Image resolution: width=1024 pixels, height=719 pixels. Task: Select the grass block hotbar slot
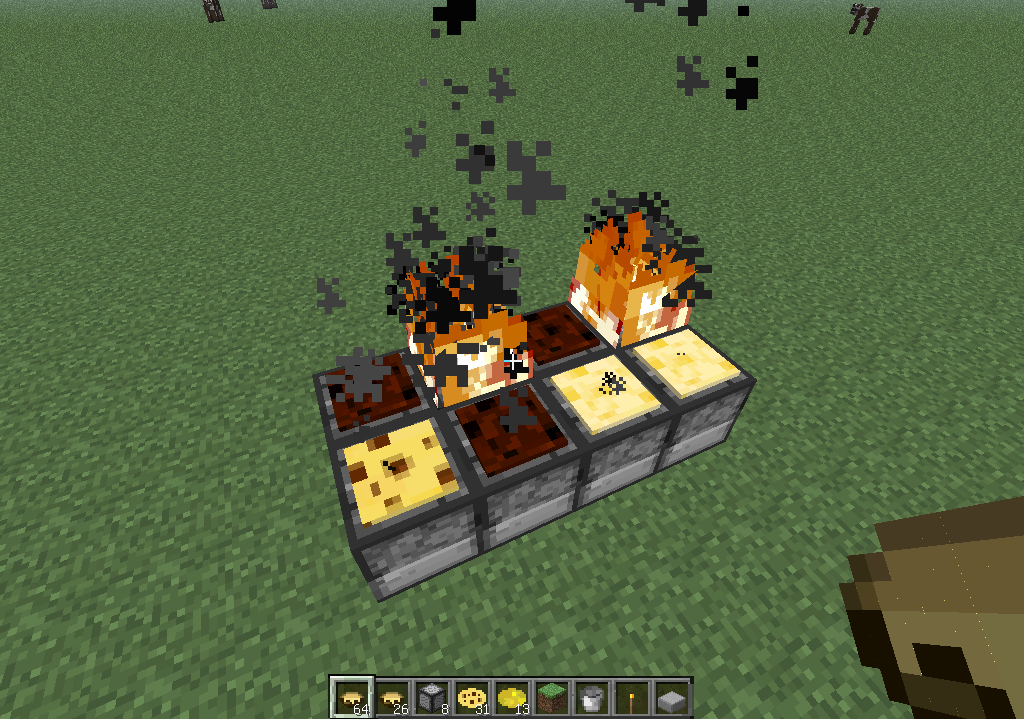552,696
